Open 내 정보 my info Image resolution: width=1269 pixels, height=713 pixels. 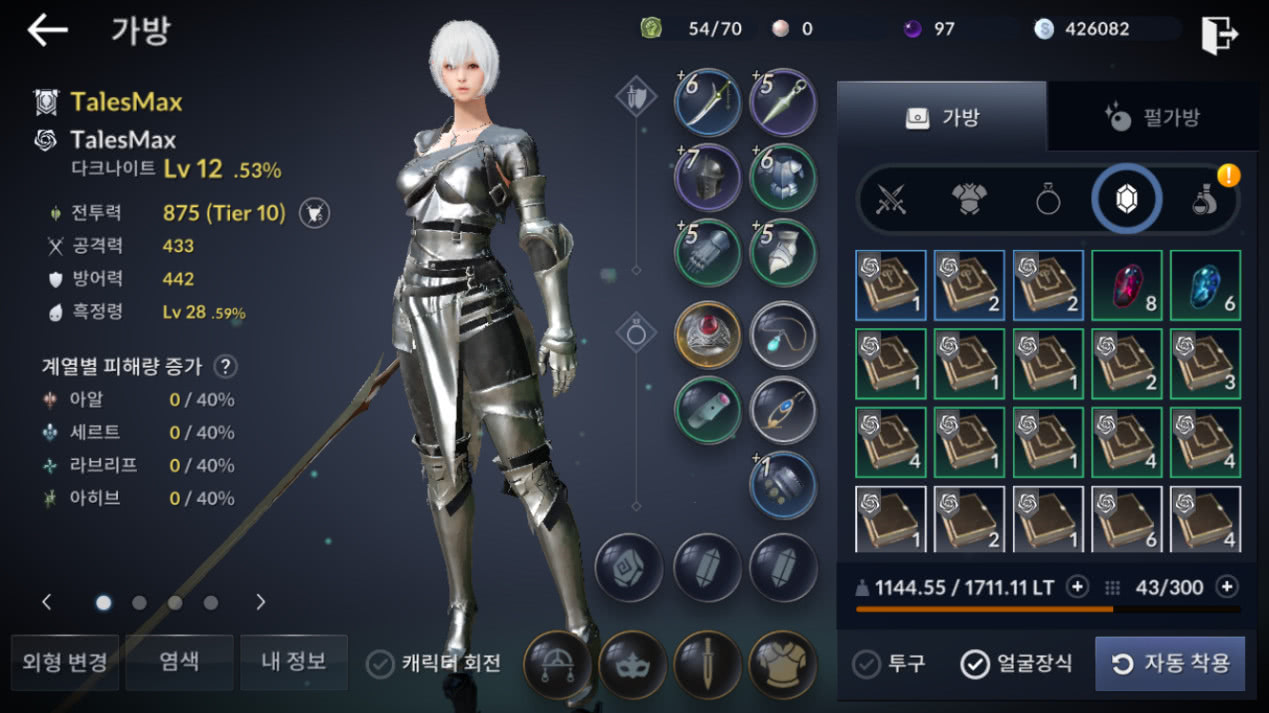coord(294,662)
